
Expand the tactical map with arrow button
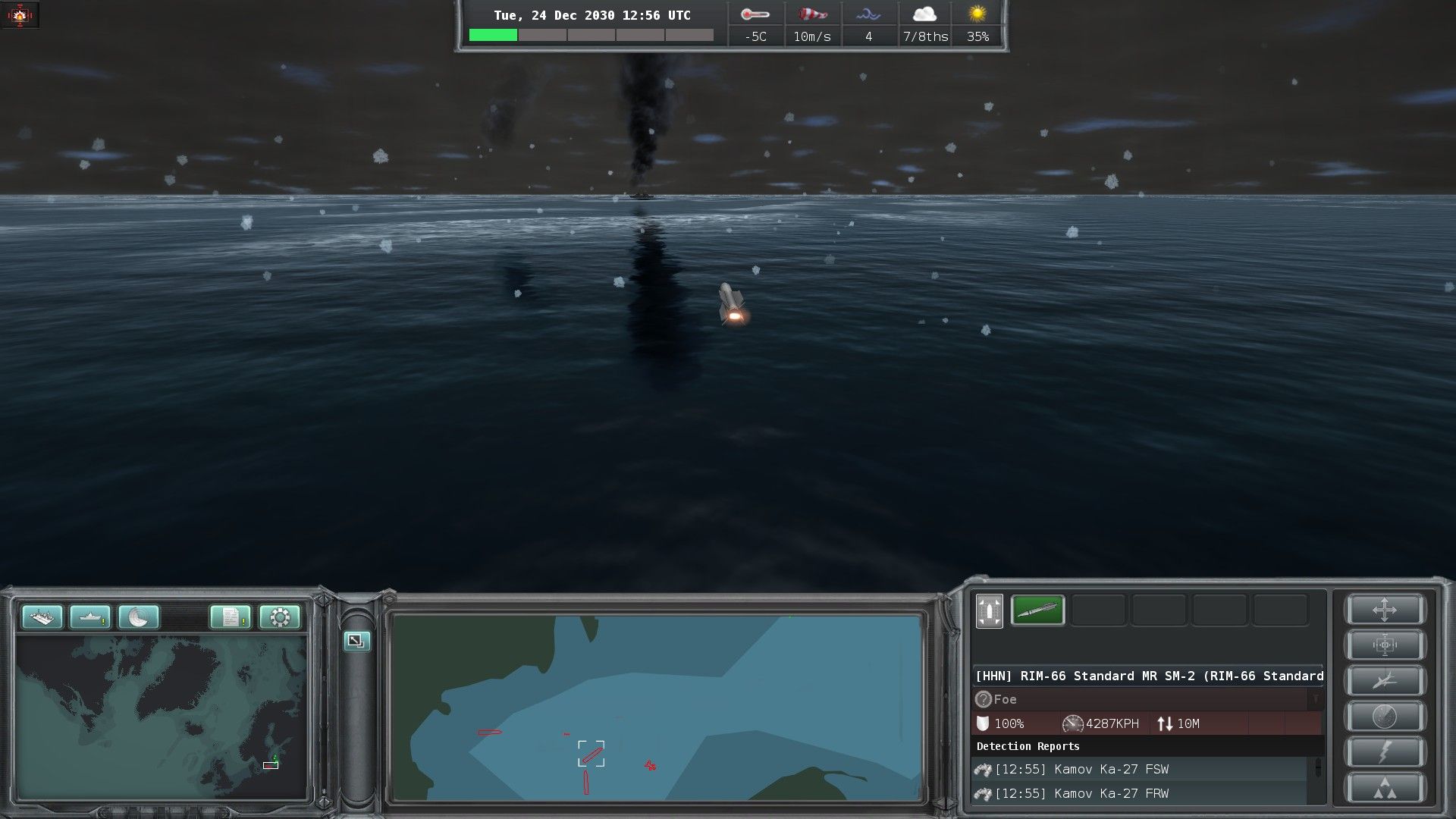coord(356,641)
